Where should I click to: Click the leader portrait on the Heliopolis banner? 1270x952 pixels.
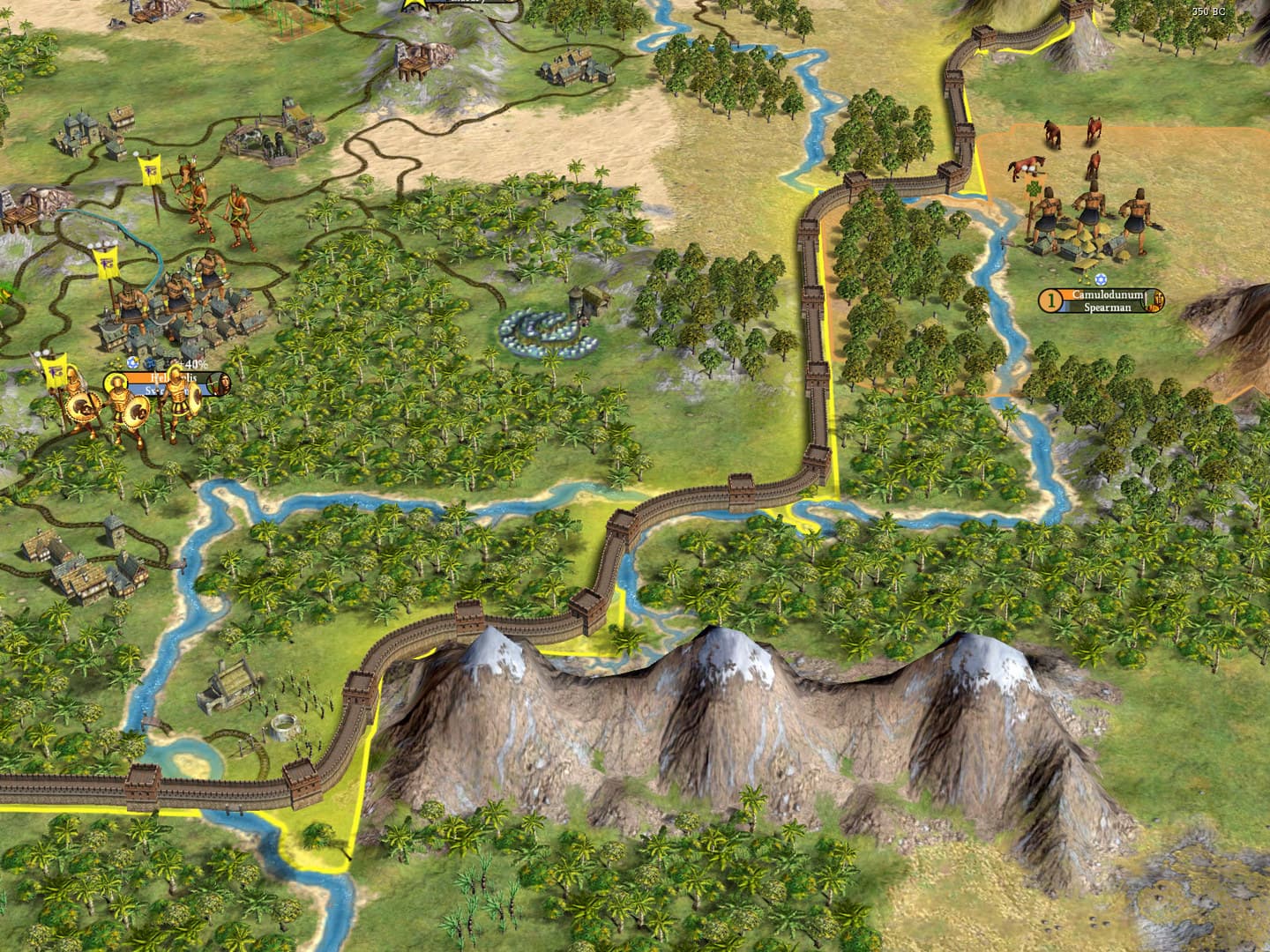218,383
